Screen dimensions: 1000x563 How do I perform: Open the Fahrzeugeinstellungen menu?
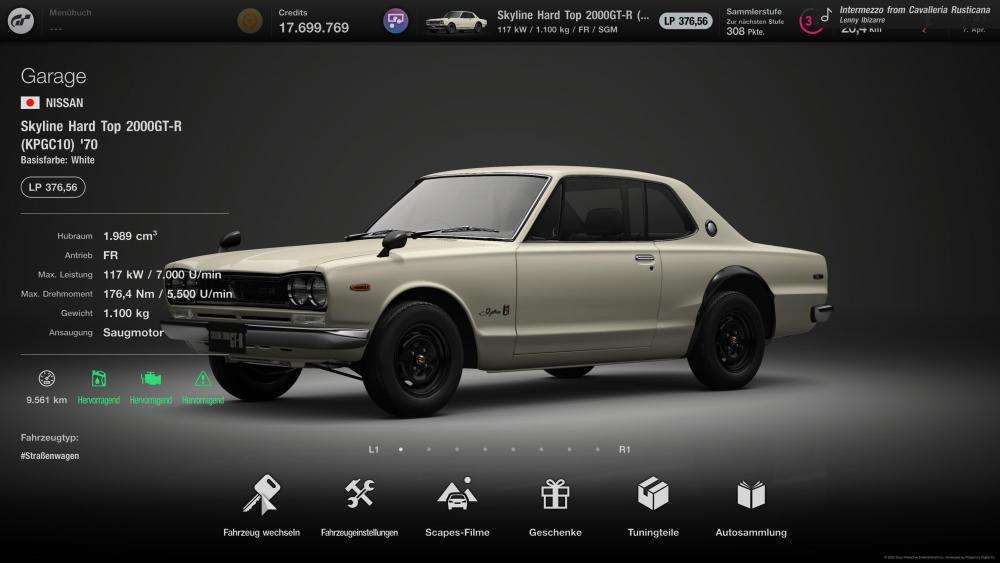click(359, 505)
